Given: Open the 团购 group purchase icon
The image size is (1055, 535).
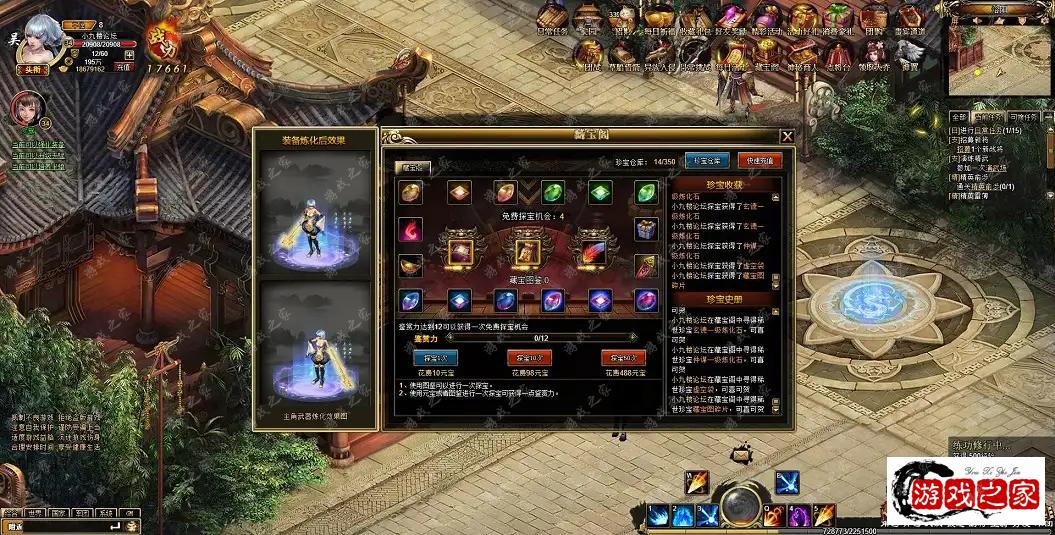Looking at the screenshot, I should pos(873,18).
